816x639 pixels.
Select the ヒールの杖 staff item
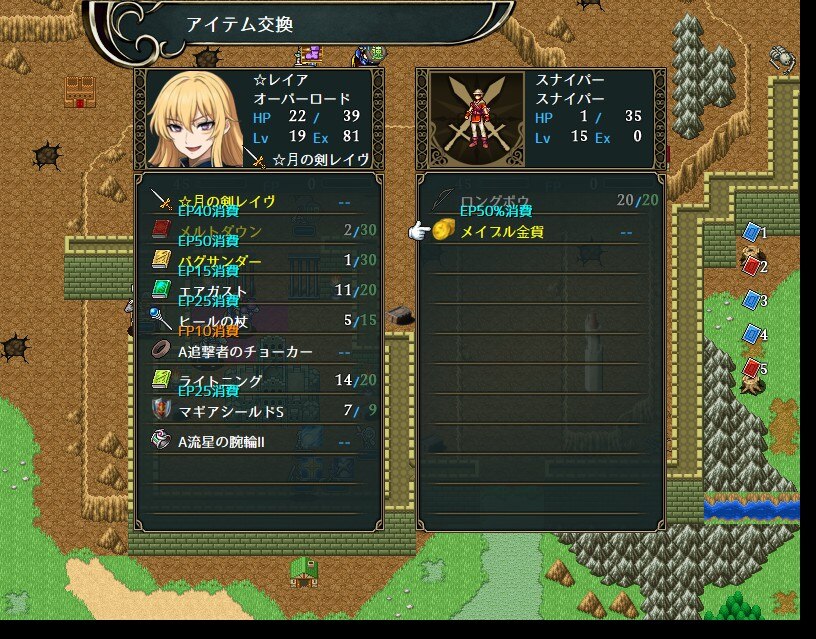257,321
